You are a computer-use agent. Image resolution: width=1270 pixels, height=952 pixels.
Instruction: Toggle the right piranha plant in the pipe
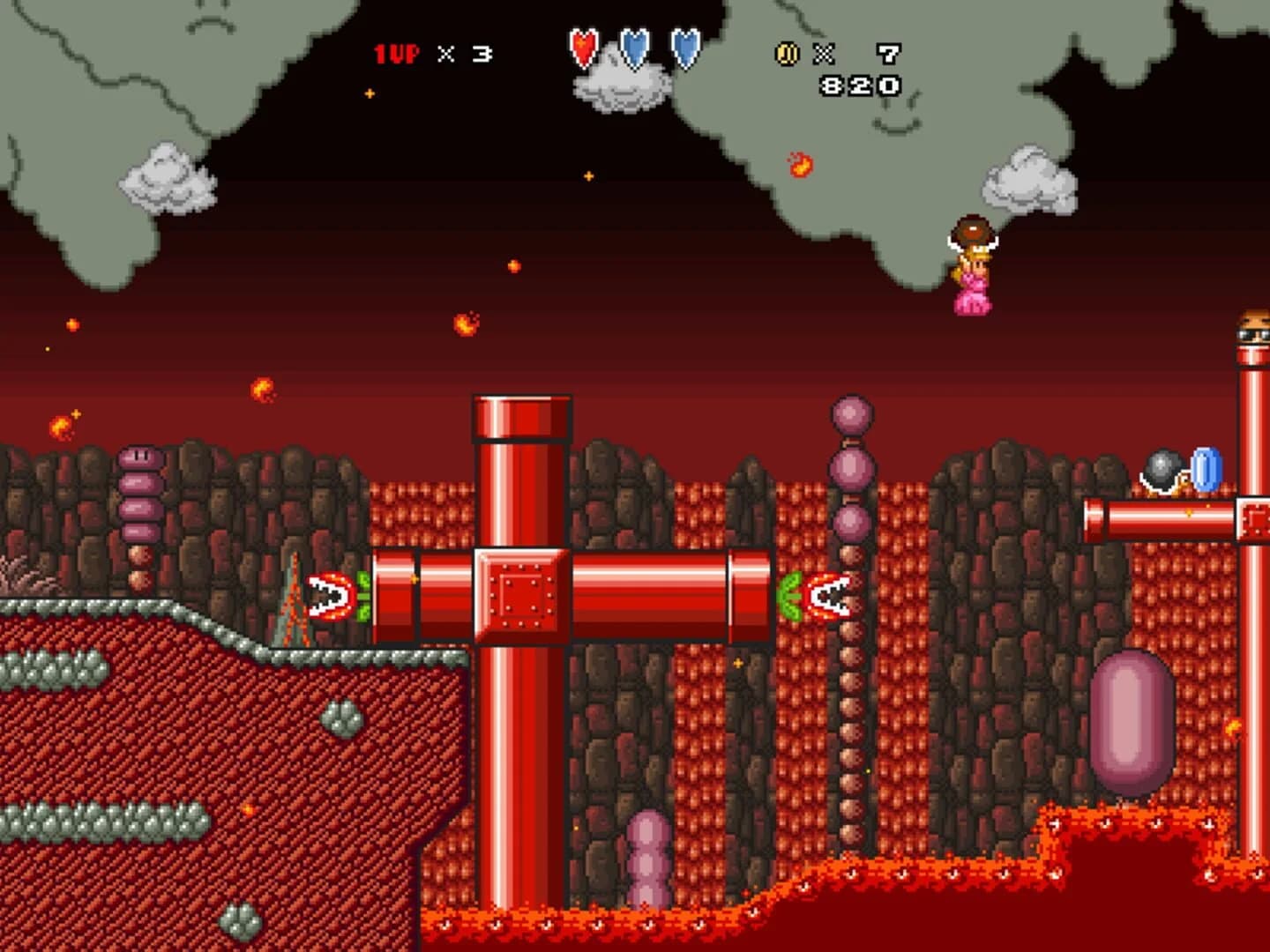828,596
